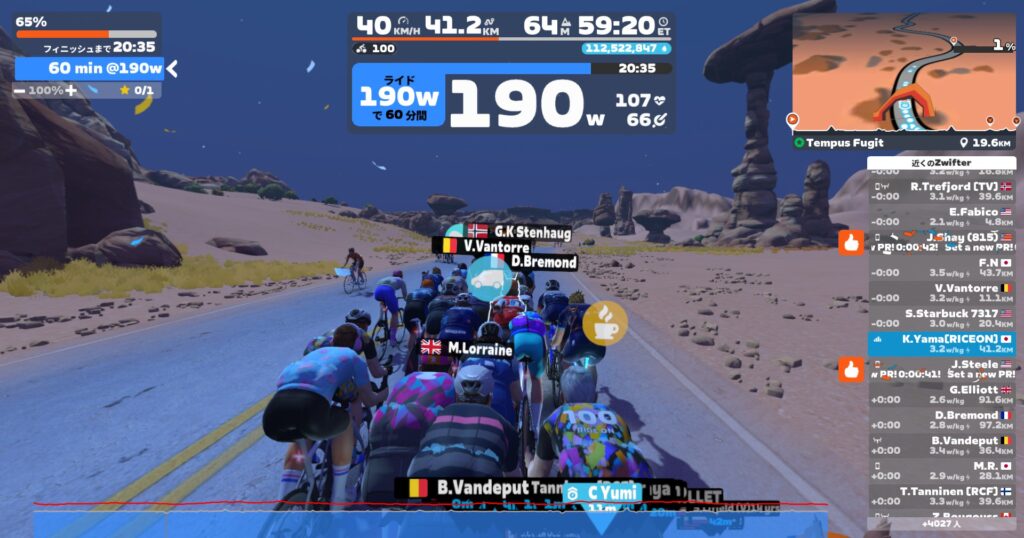
Task: Select T.Tanninen in the riders list
Action: pos(940,496)
